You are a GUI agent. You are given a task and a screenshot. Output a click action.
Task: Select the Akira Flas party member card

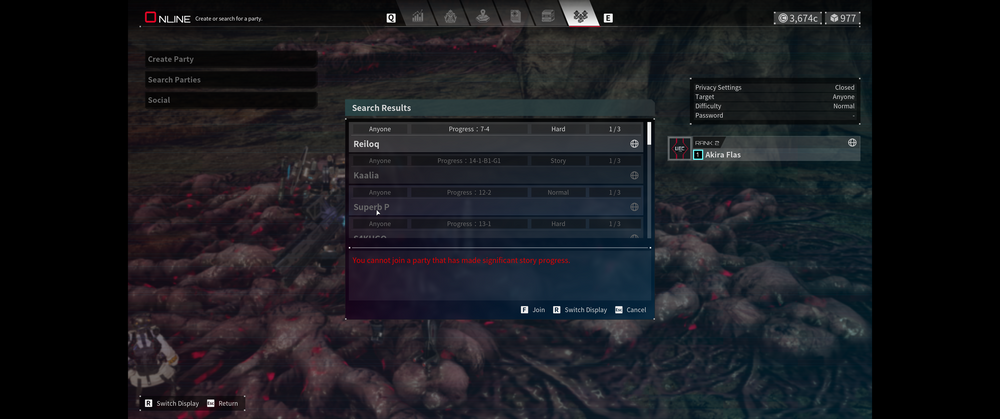764,149
